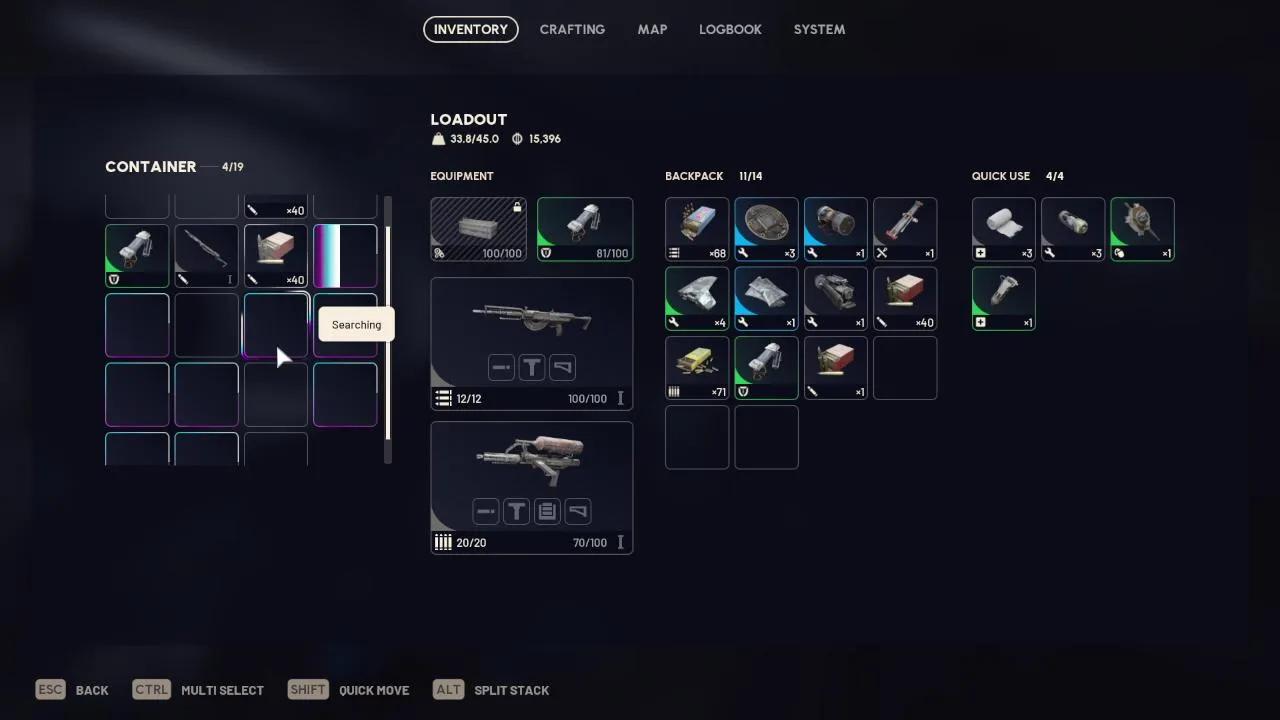Select the equipped shield showing 81/100
This screenshot has width=1280, height=720.
point(585,229)
